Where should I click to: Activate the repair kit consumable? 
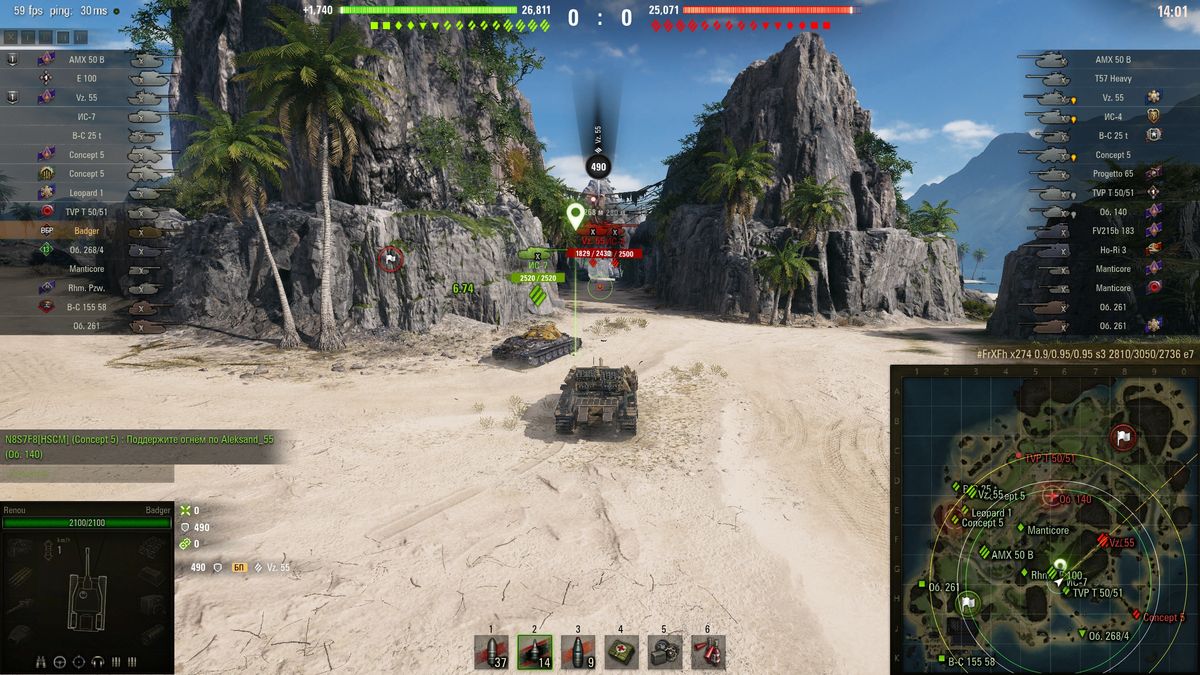(664, 651)
